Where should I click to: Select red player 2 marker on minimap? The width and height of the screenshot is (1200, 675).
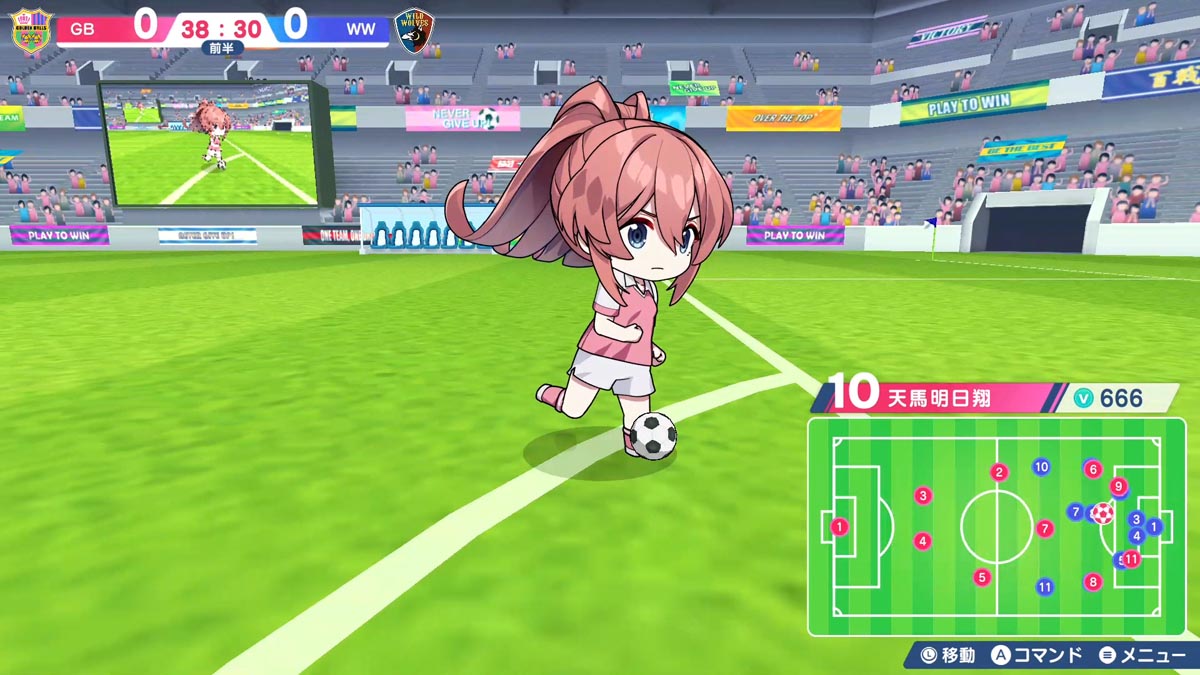[x=999, y=472]
